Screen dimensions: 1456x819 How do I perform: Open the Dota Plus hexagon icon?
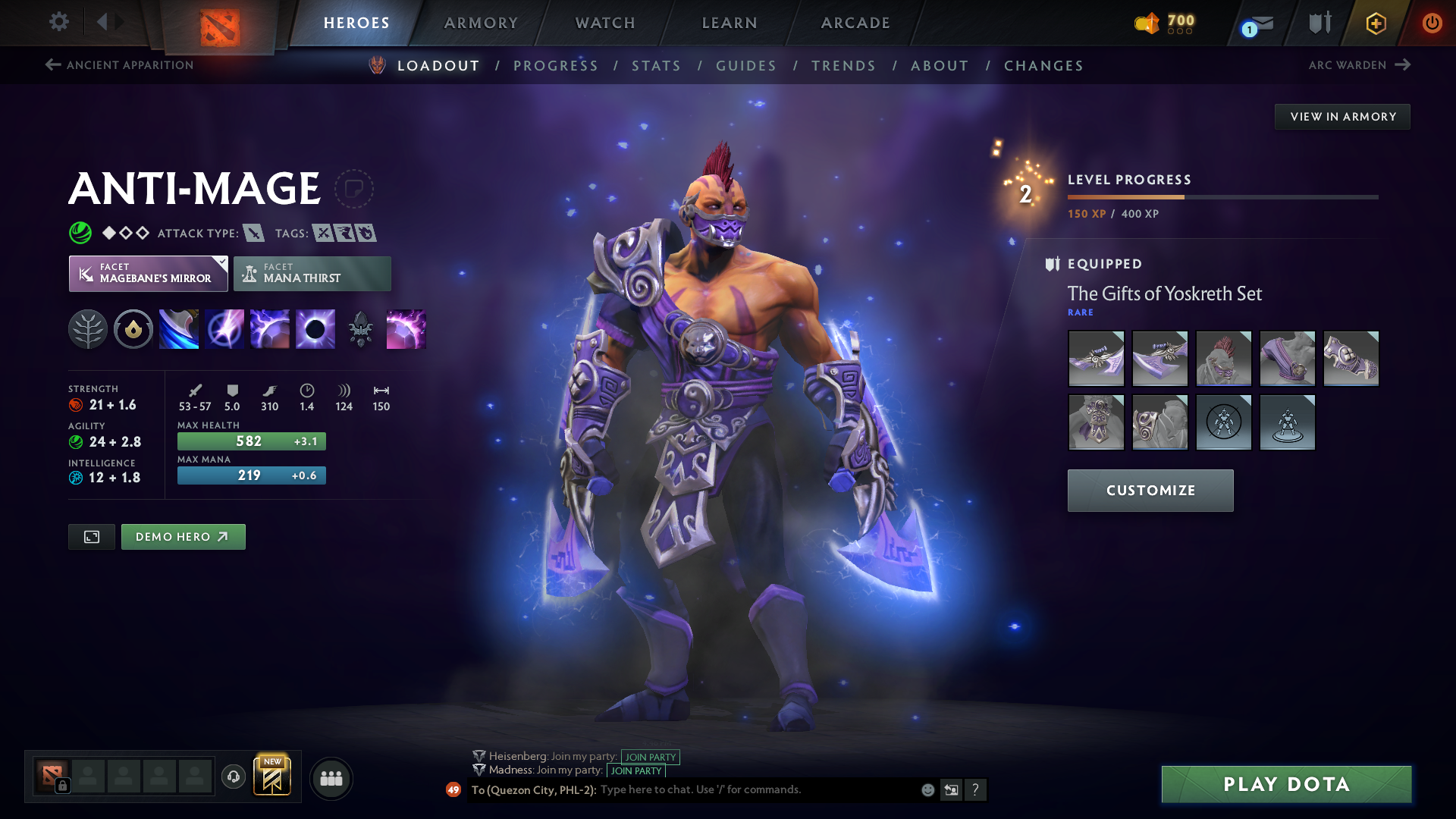point(1375,23)
